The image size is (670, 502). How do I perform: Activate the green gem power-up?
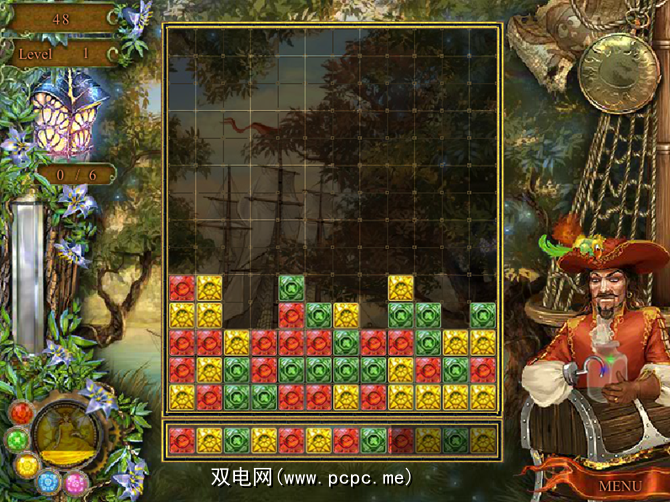pos(19,440)
